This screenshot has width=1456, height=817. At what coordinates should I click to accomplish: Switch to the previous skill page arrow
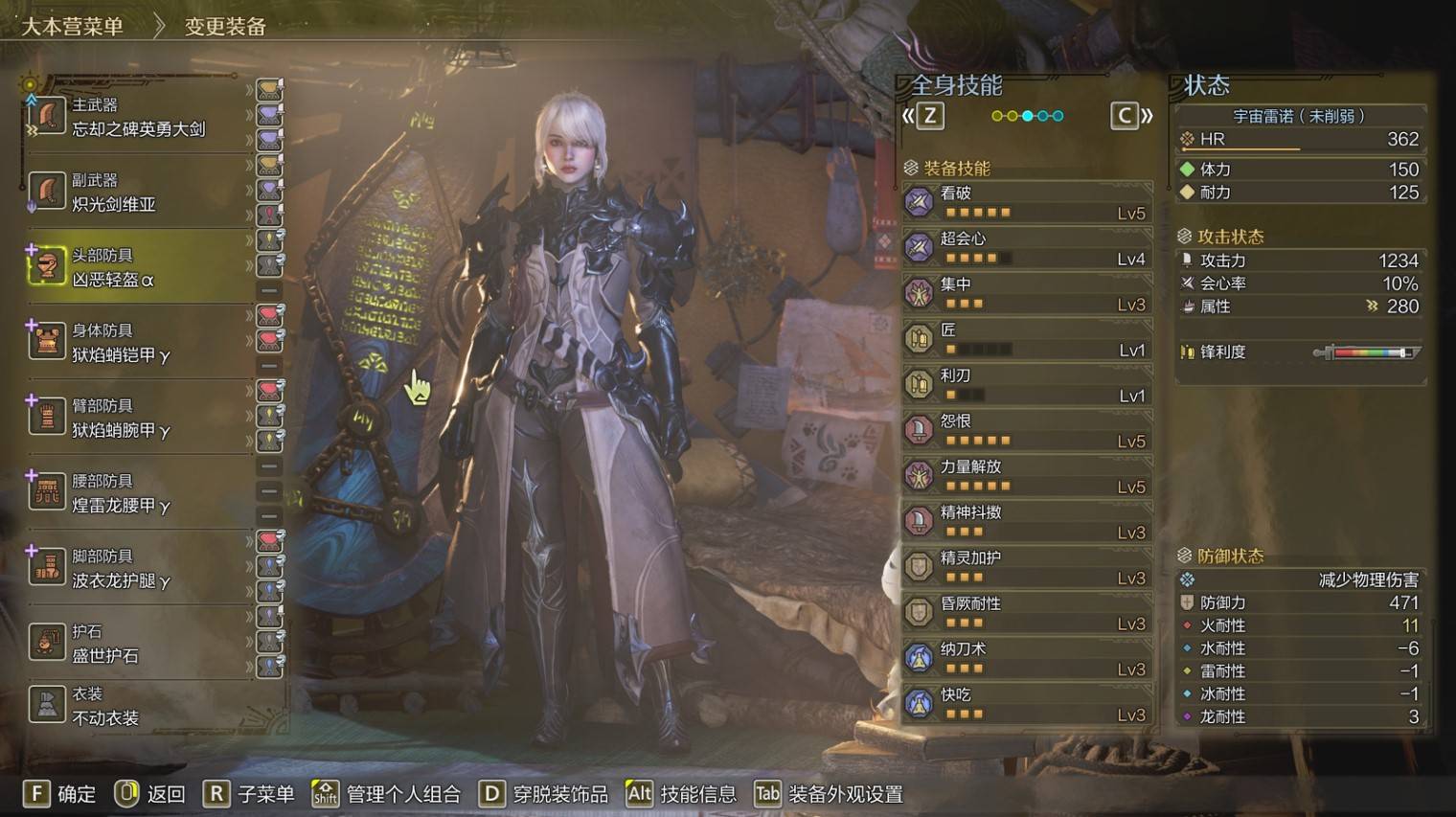(x=922, y=116)
